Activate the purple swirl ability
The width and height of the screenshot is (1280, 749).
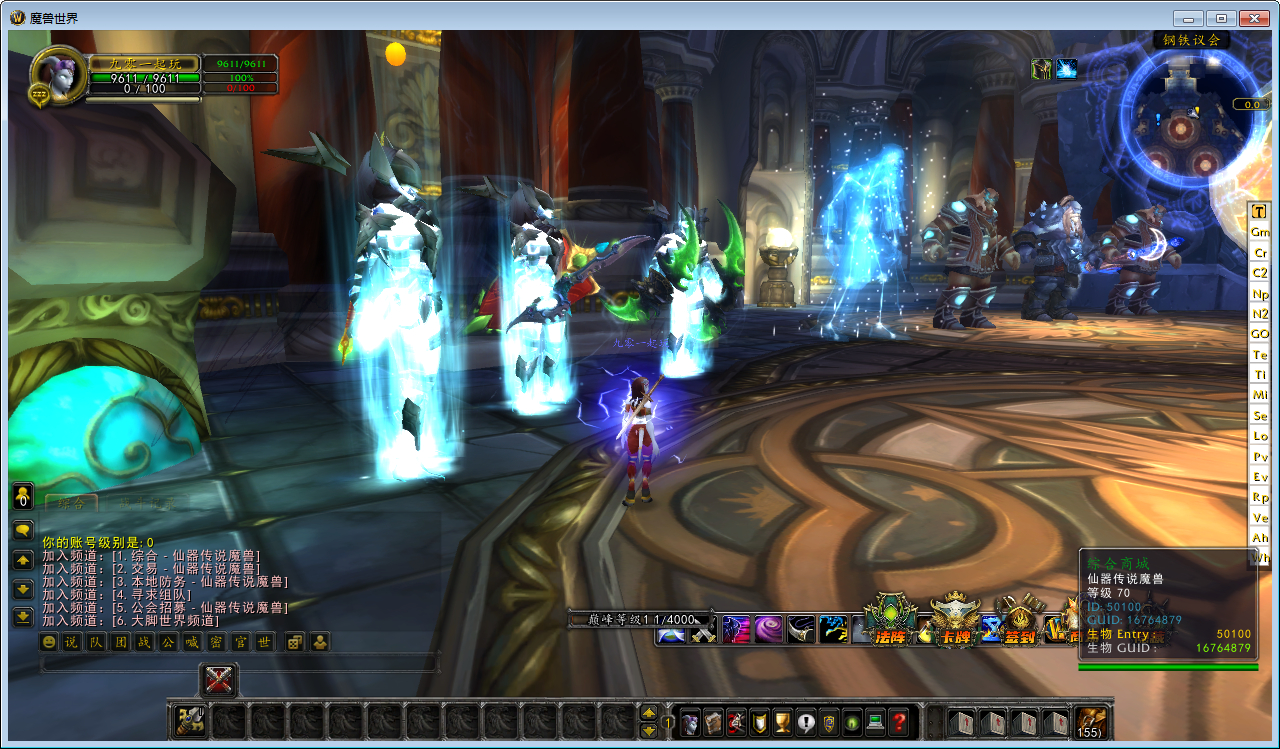(x=768, y=629)
